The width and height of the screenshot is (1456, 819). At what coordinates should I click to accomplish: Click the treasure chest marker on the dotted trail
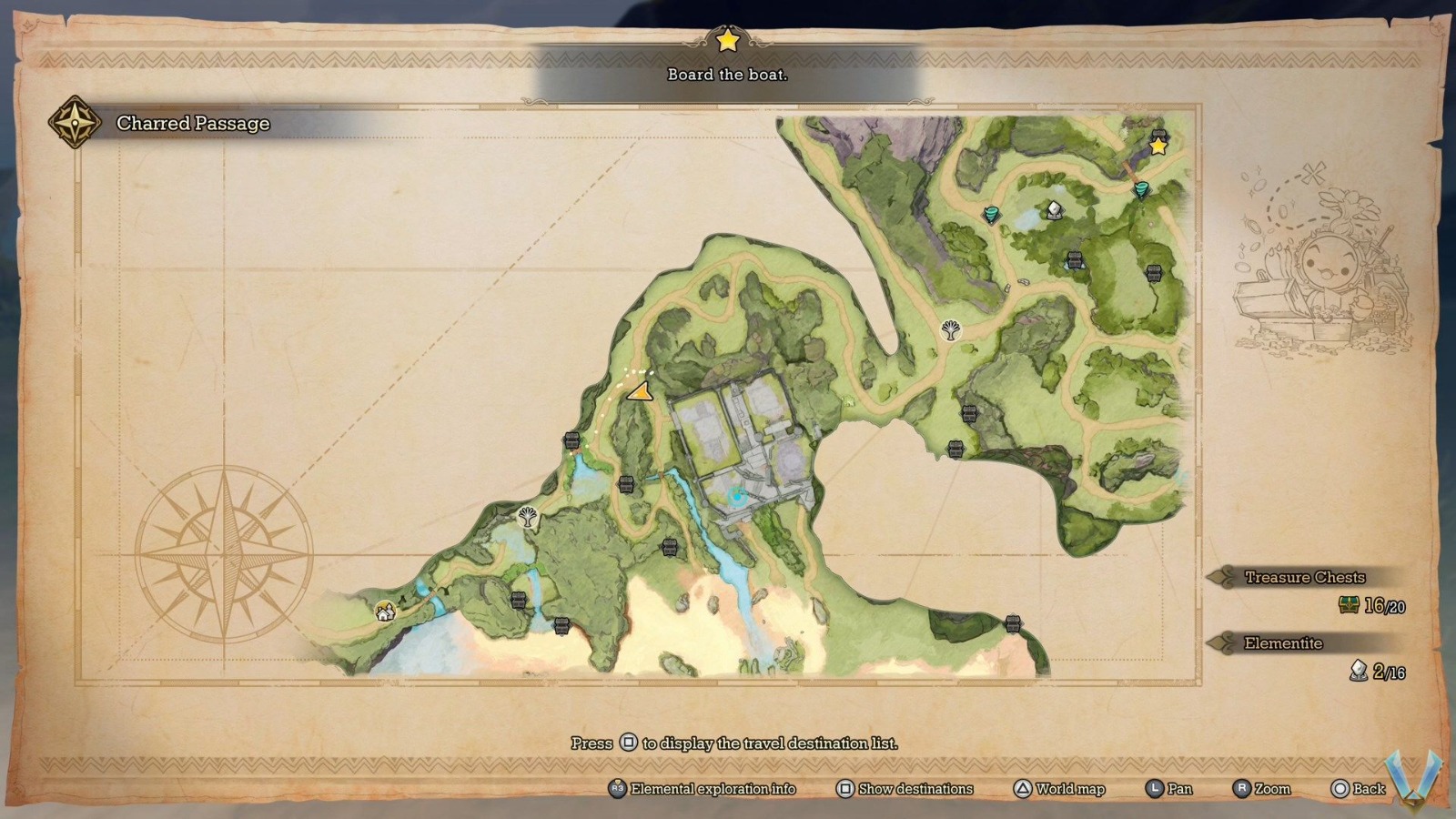pos(572,441)
